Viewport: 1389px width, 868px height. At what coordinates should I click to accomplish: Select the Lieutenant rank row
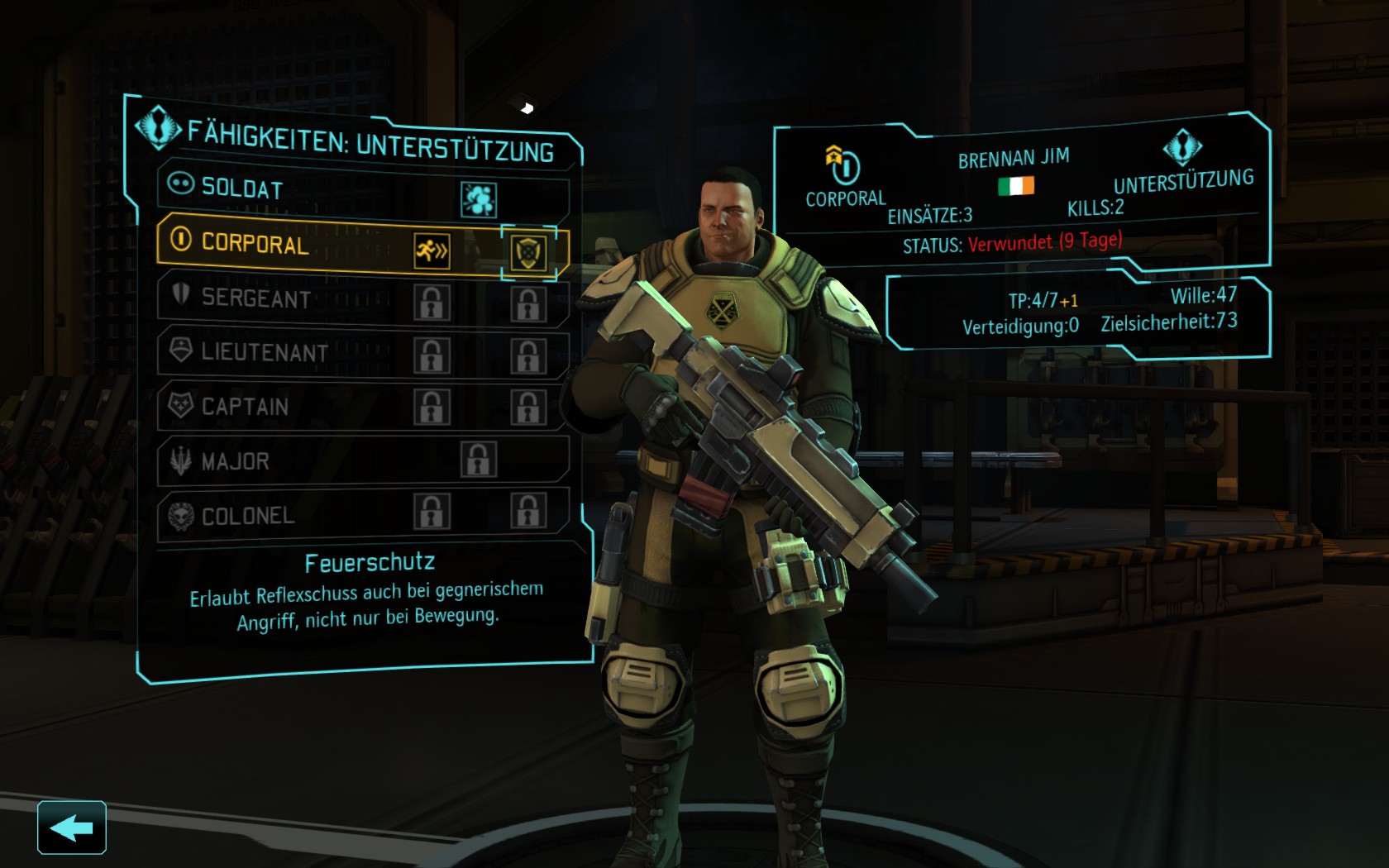coord(265,352)
